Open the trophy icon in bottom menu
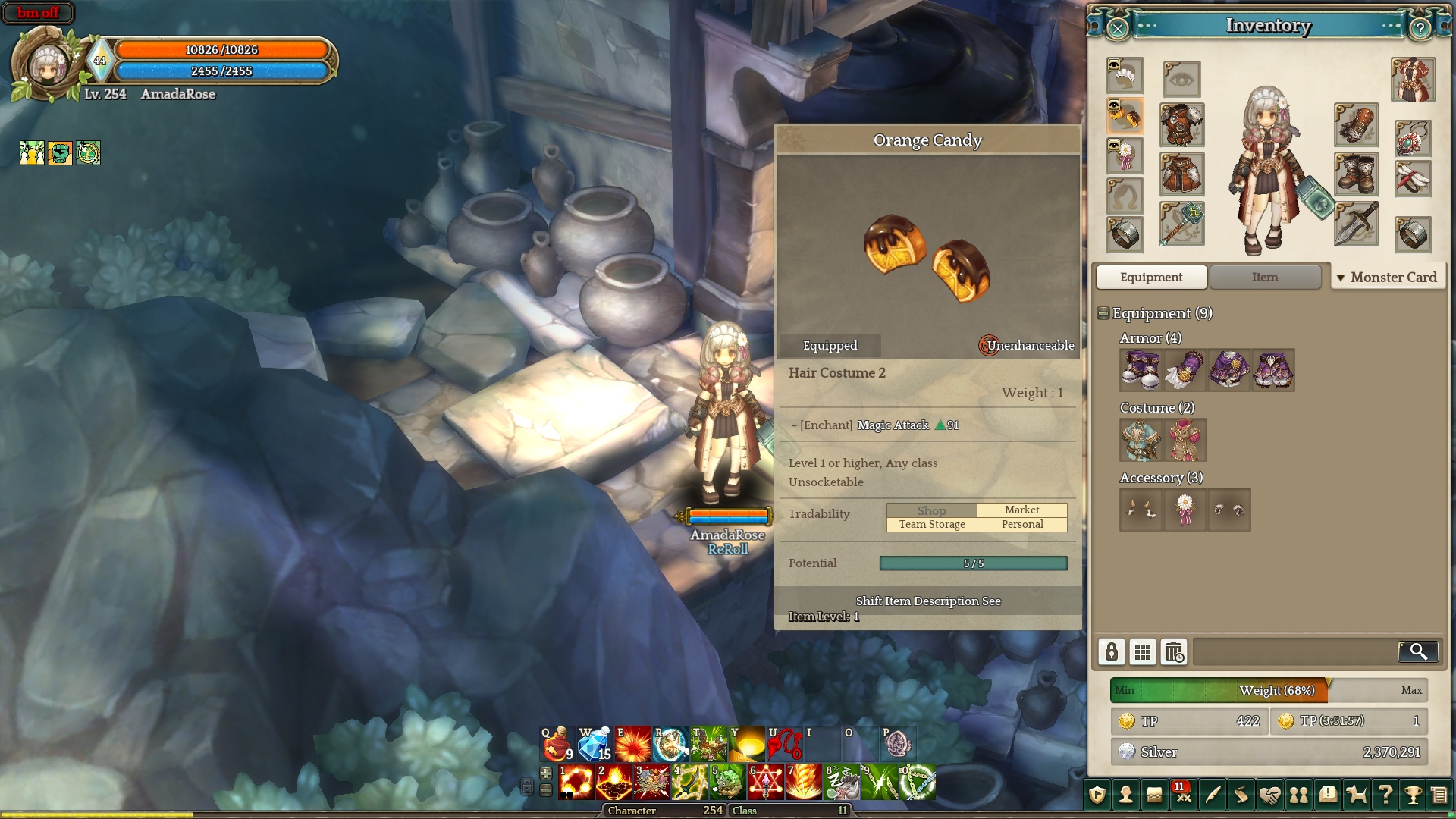 click(1412, 795)
